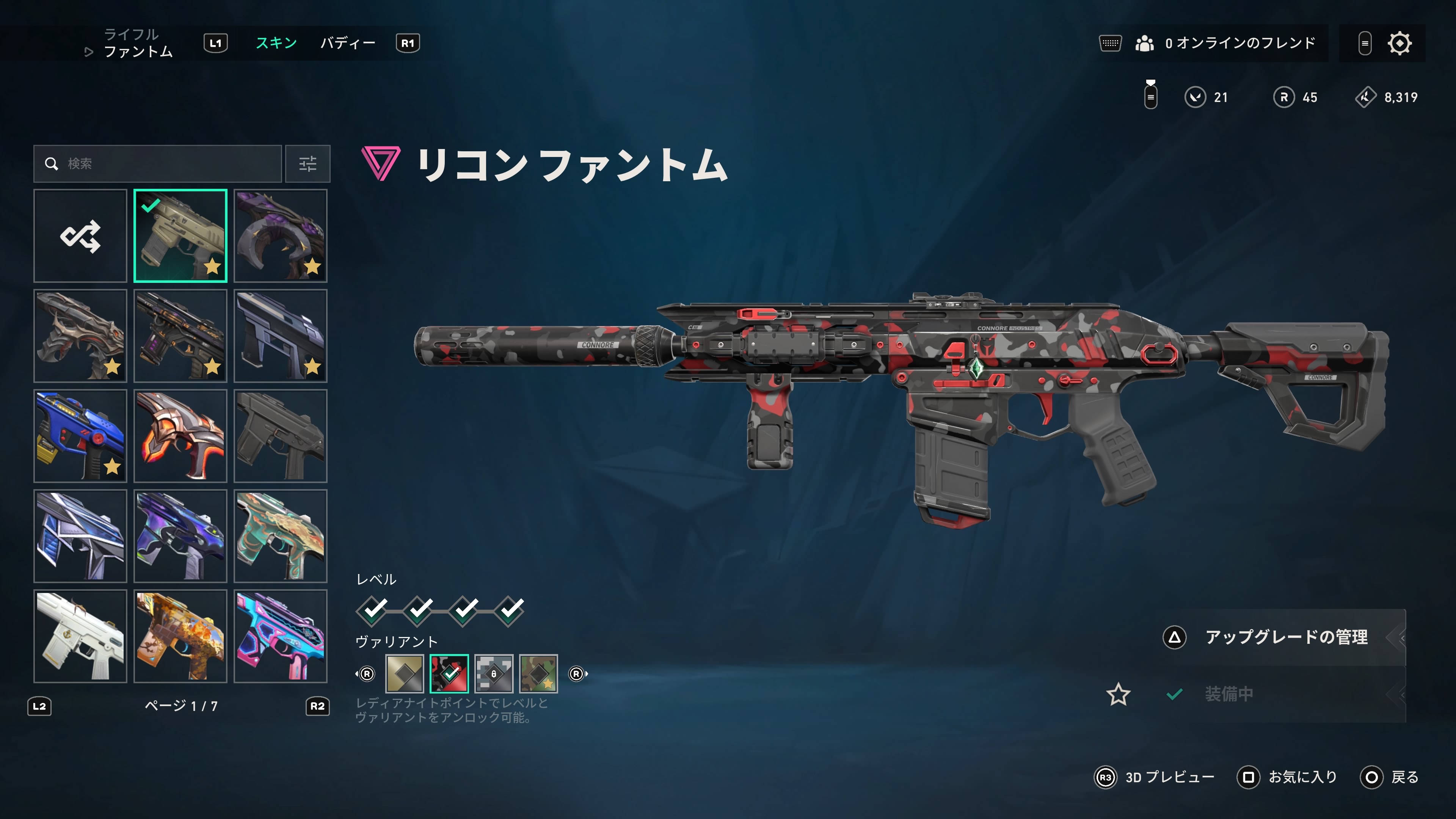Select the teal and gold dragon Phantom skin

[280, 536]
